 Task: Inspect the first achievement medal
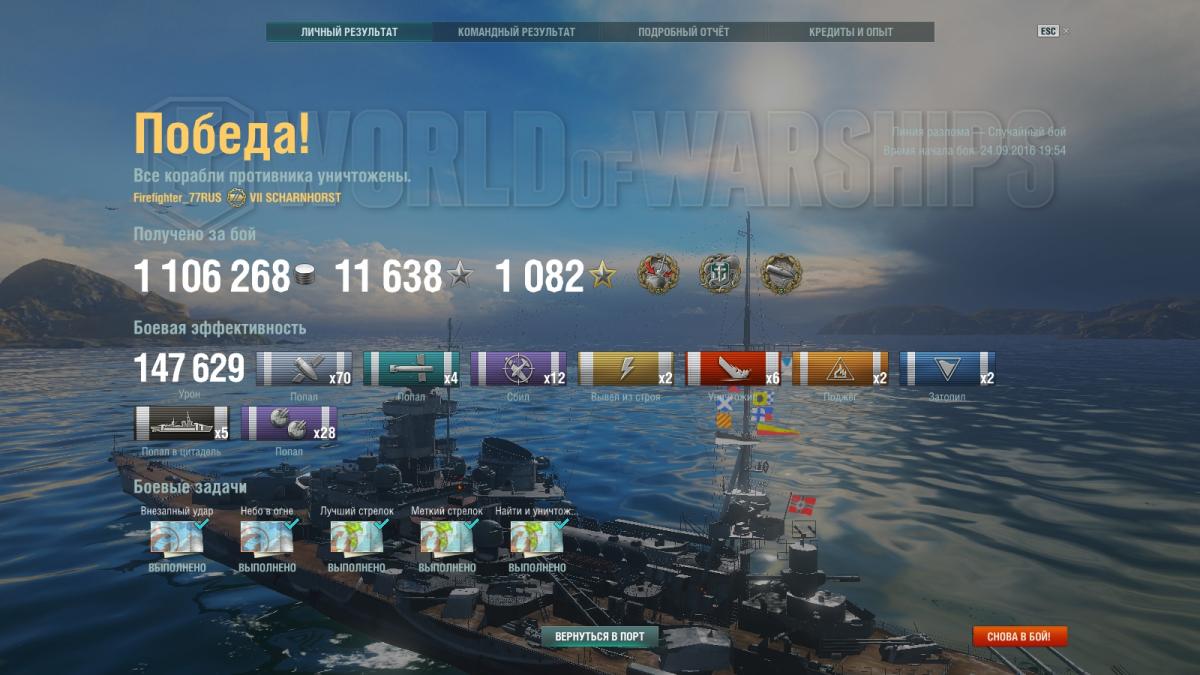(x=658, y=274)
